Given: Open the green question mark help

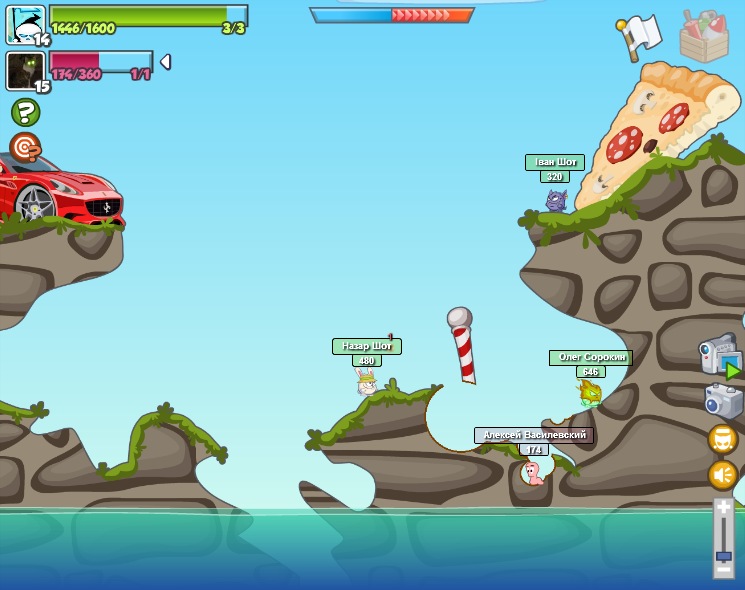Looking at the screenshot, I should click(x=25, y=112).
